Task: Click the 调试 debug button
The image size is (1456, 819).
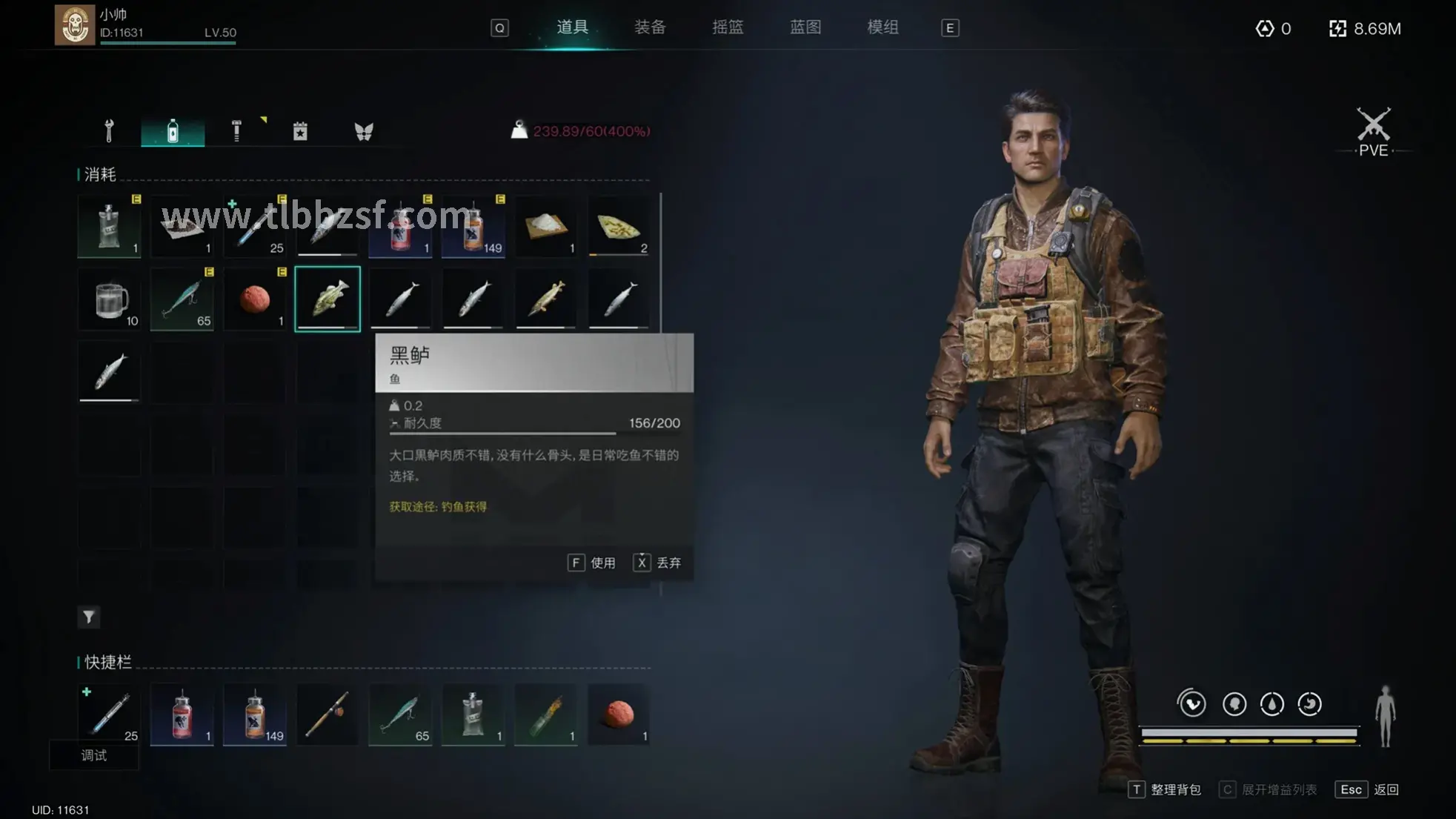Action: (94, 755)
